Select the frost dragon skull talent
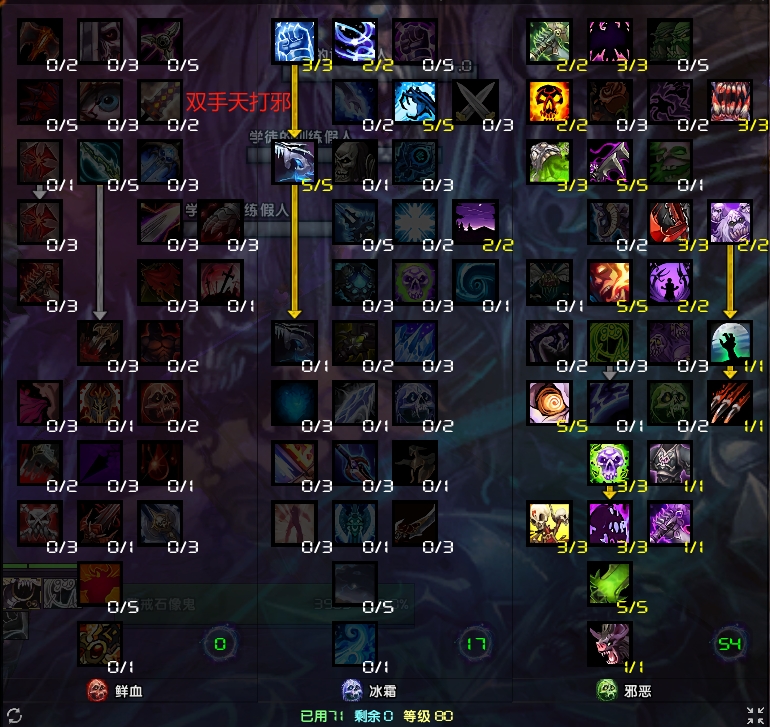This screenshot has height=727, width=770. pos(294,162)
